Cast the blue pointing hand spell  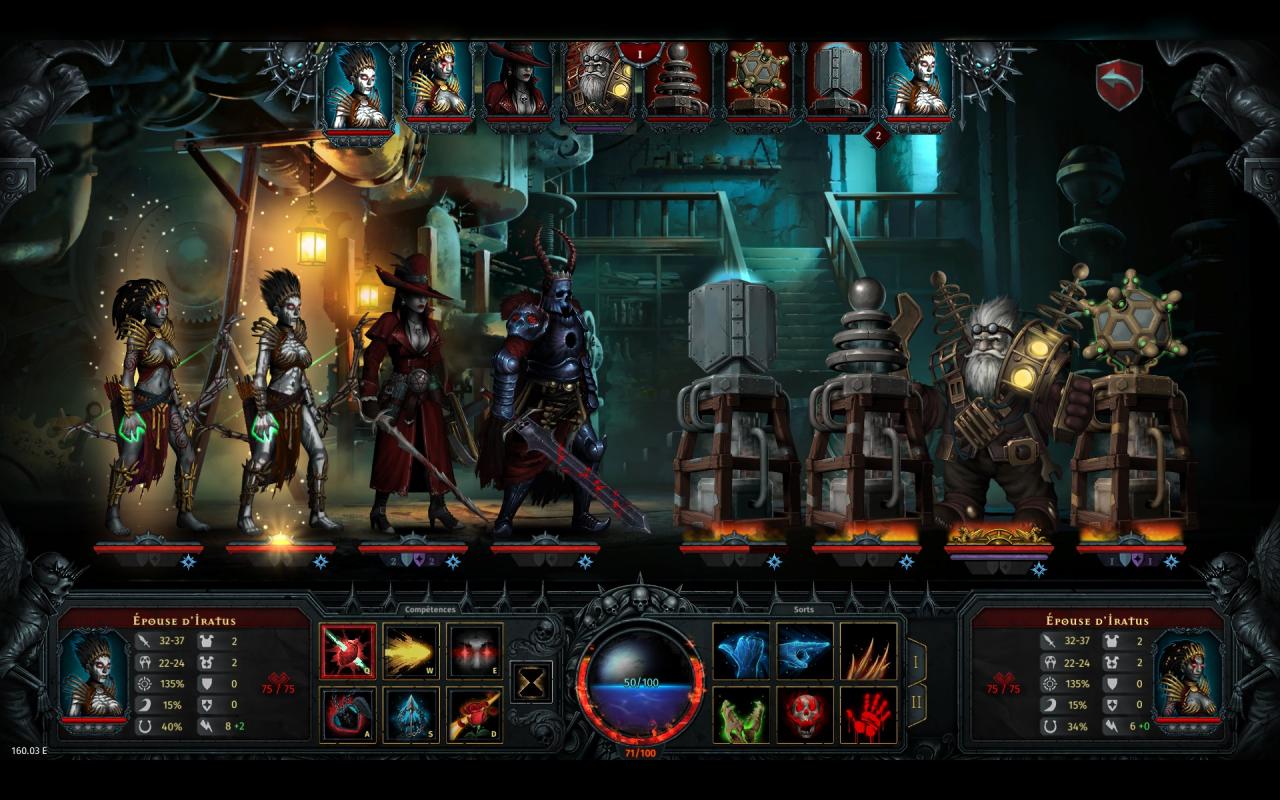[x=805, y=652]
